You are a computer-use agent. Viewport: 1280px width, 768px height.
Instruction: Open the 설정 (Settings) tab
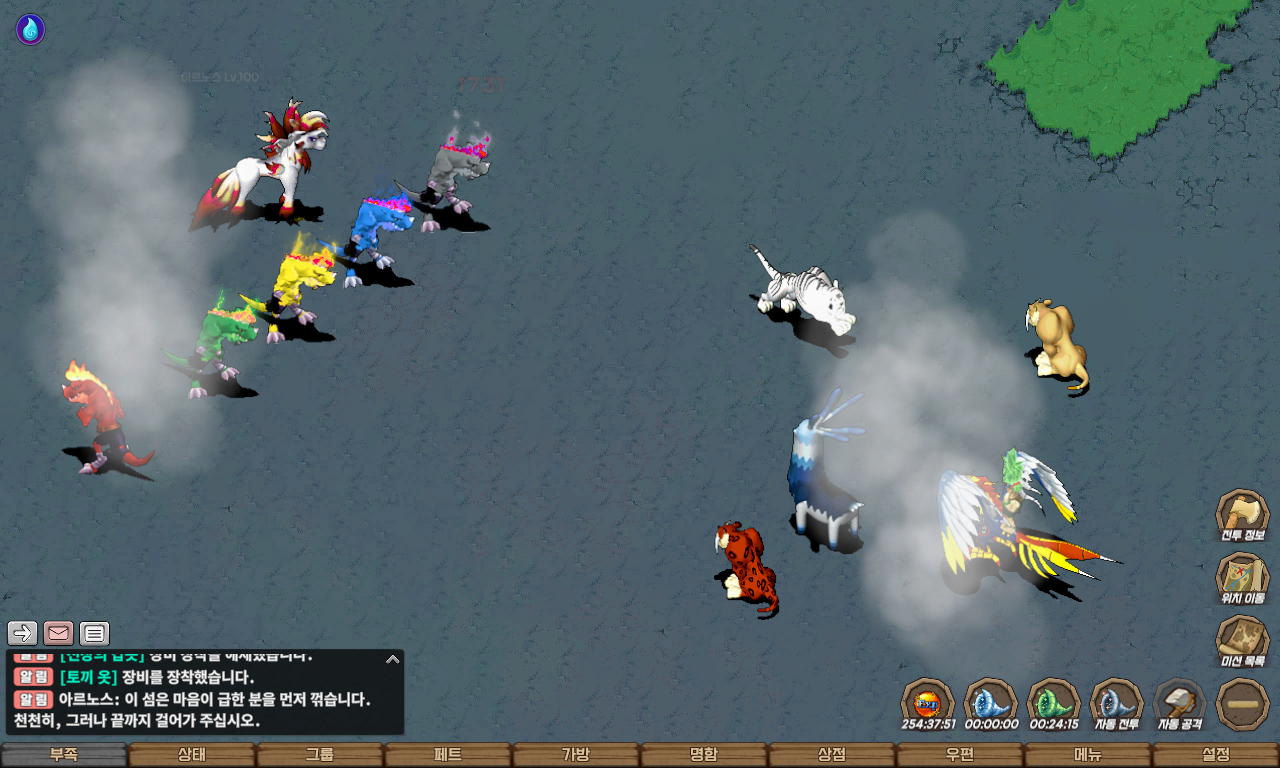tap(1216, 755)
